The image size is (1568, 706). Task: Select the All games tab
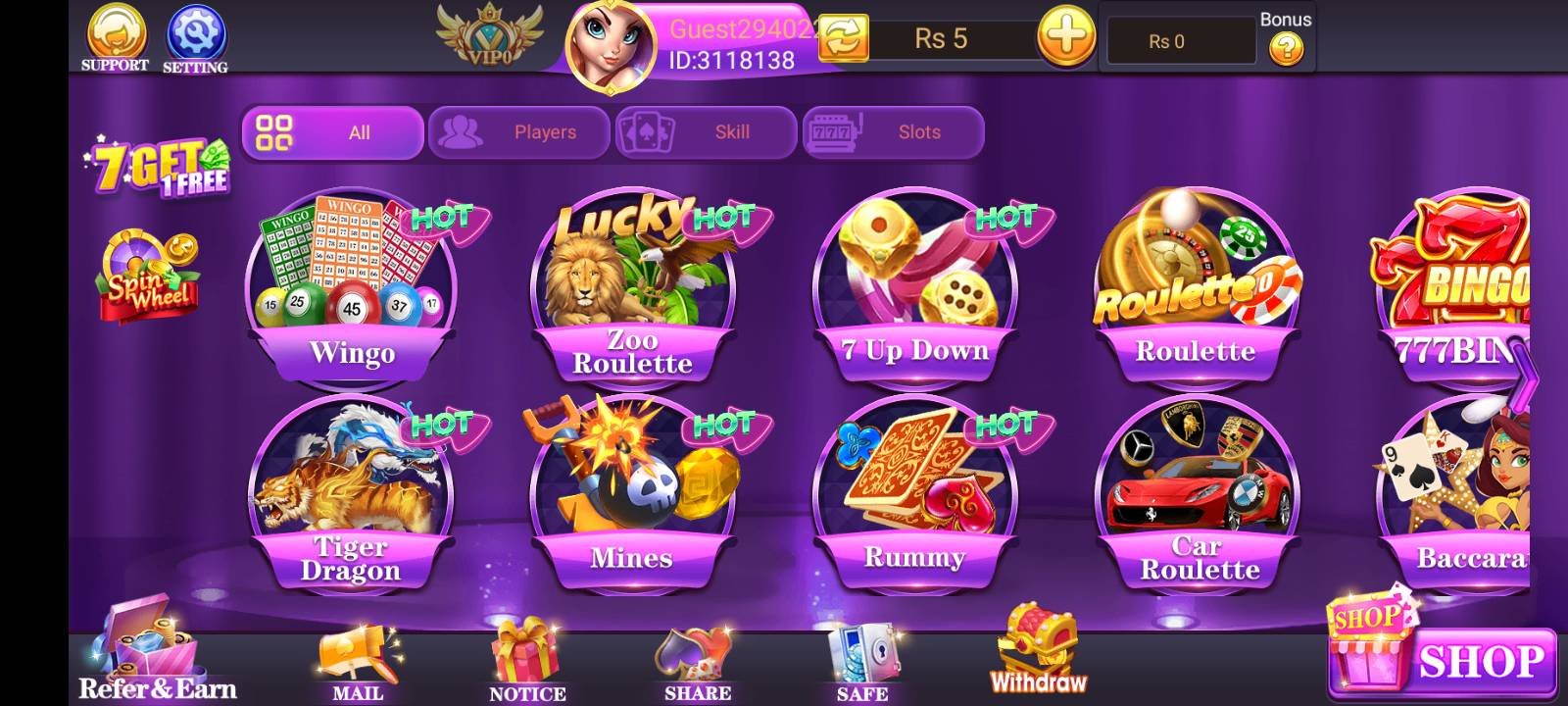tap(332, 132)
